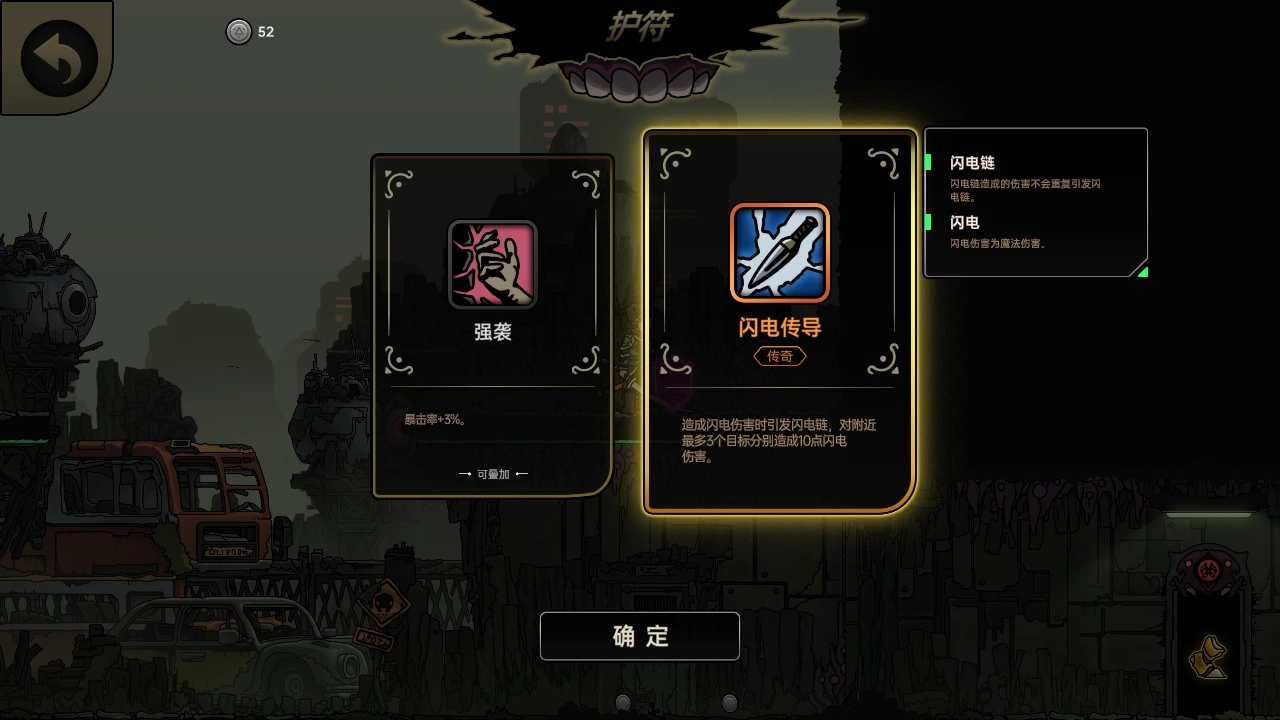This screenshot has width=1280, height=720.
Task: Click the 传奇 rarity badge on the lightning card
Action: click(779, 356)
